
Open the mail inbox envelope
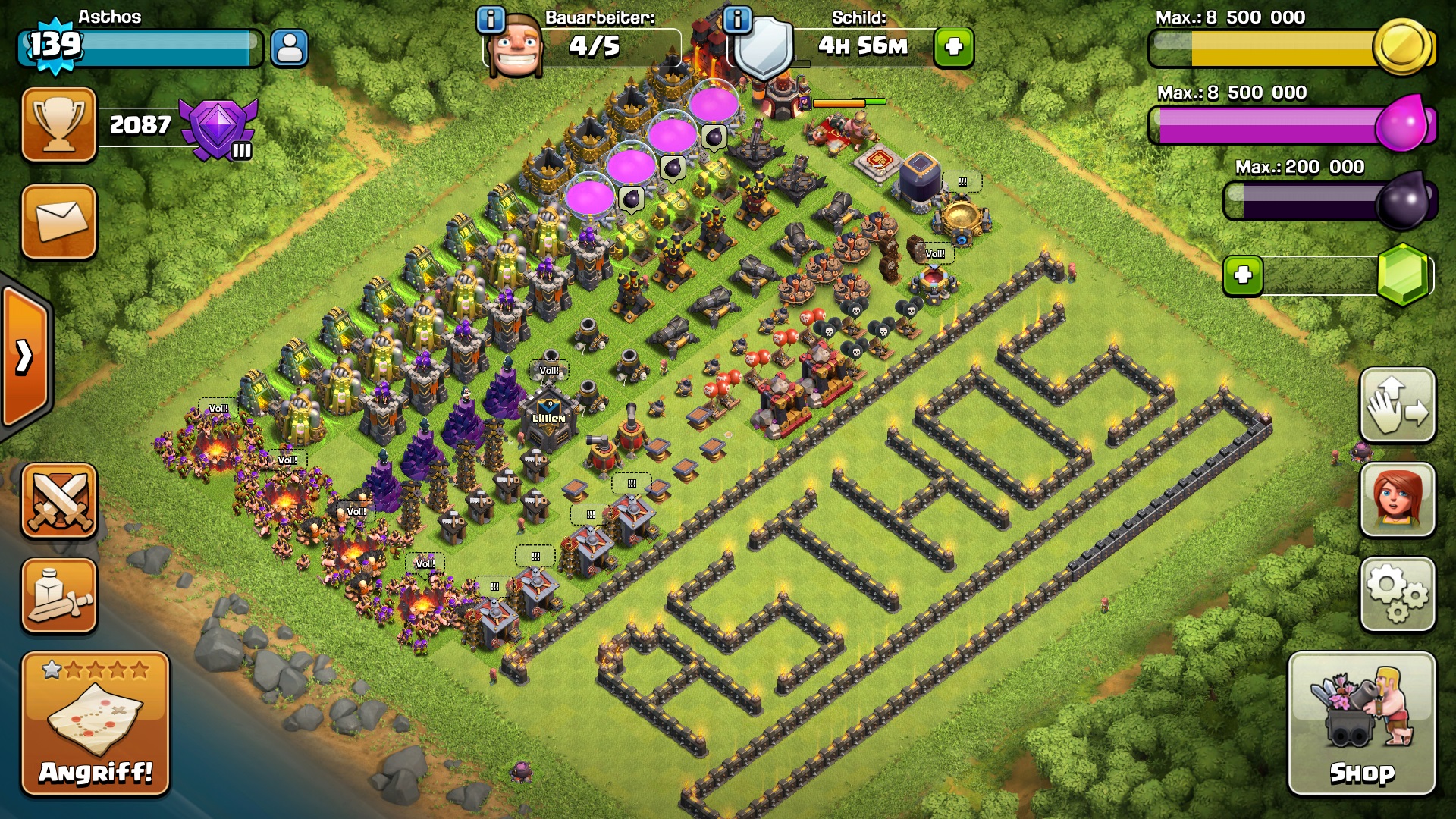(x=59, y=221)
